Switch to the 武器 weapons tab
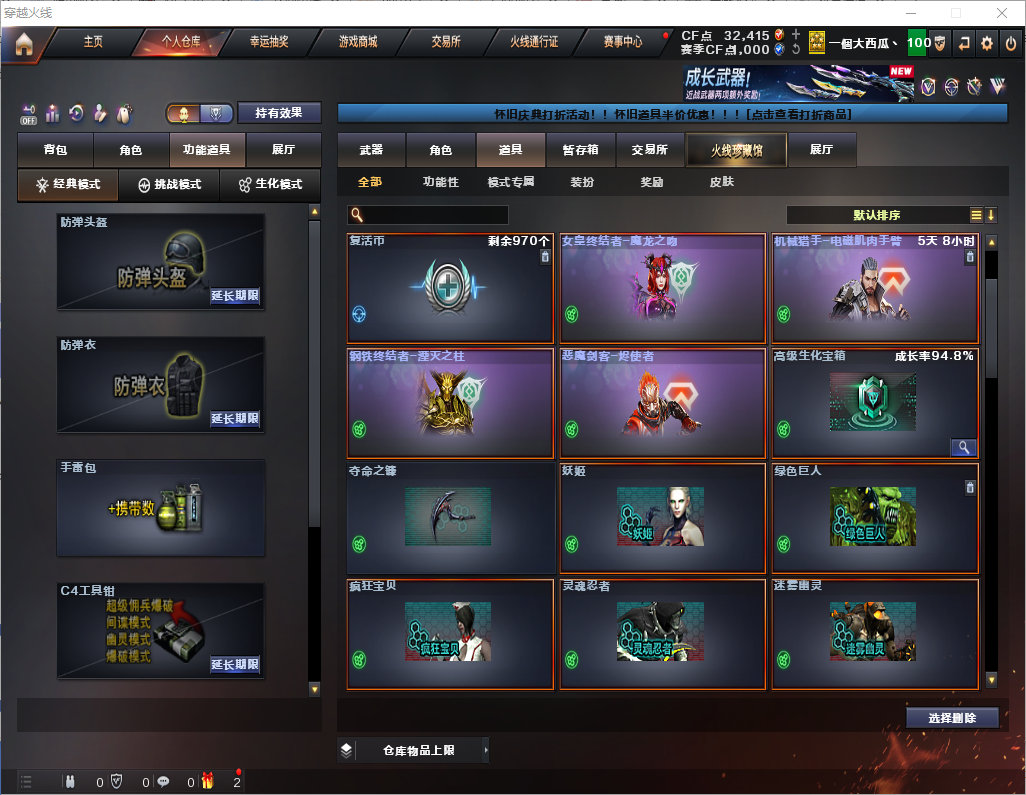This screenshot has height=795, width=1026. (x=371, y=150)
